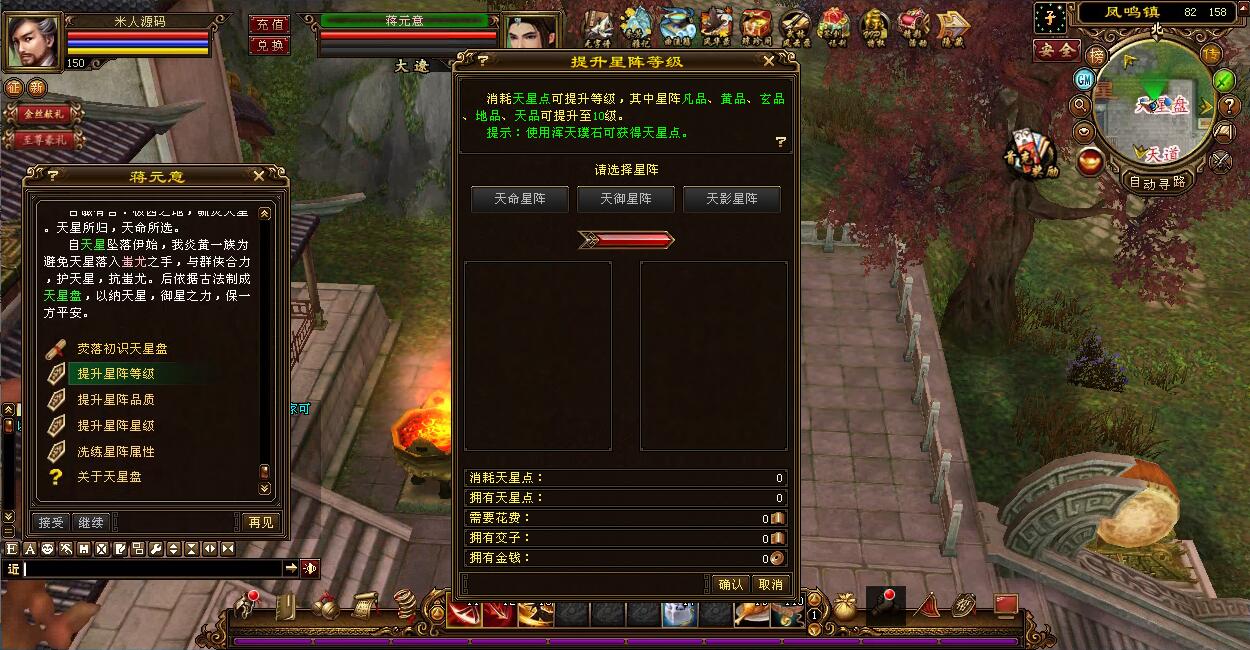
Task: Choose dialogue option 提升星阵品质
Action: pos(116,399)
